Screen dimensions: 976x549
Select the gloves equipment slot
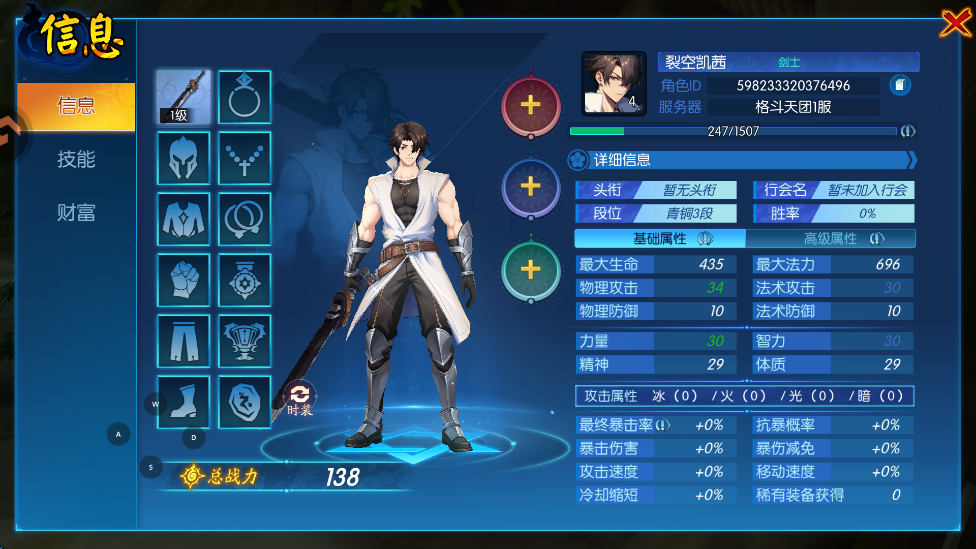(184, 280)
